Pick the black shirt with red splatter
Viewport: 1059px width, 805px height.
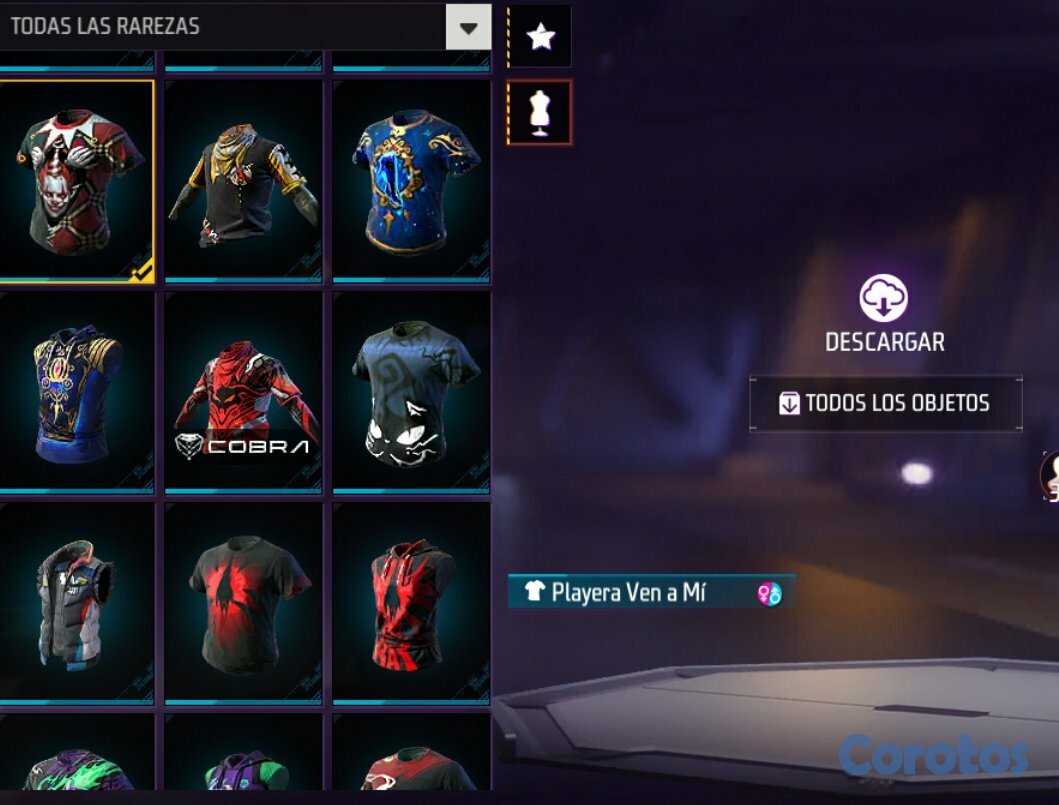point(243,602)
